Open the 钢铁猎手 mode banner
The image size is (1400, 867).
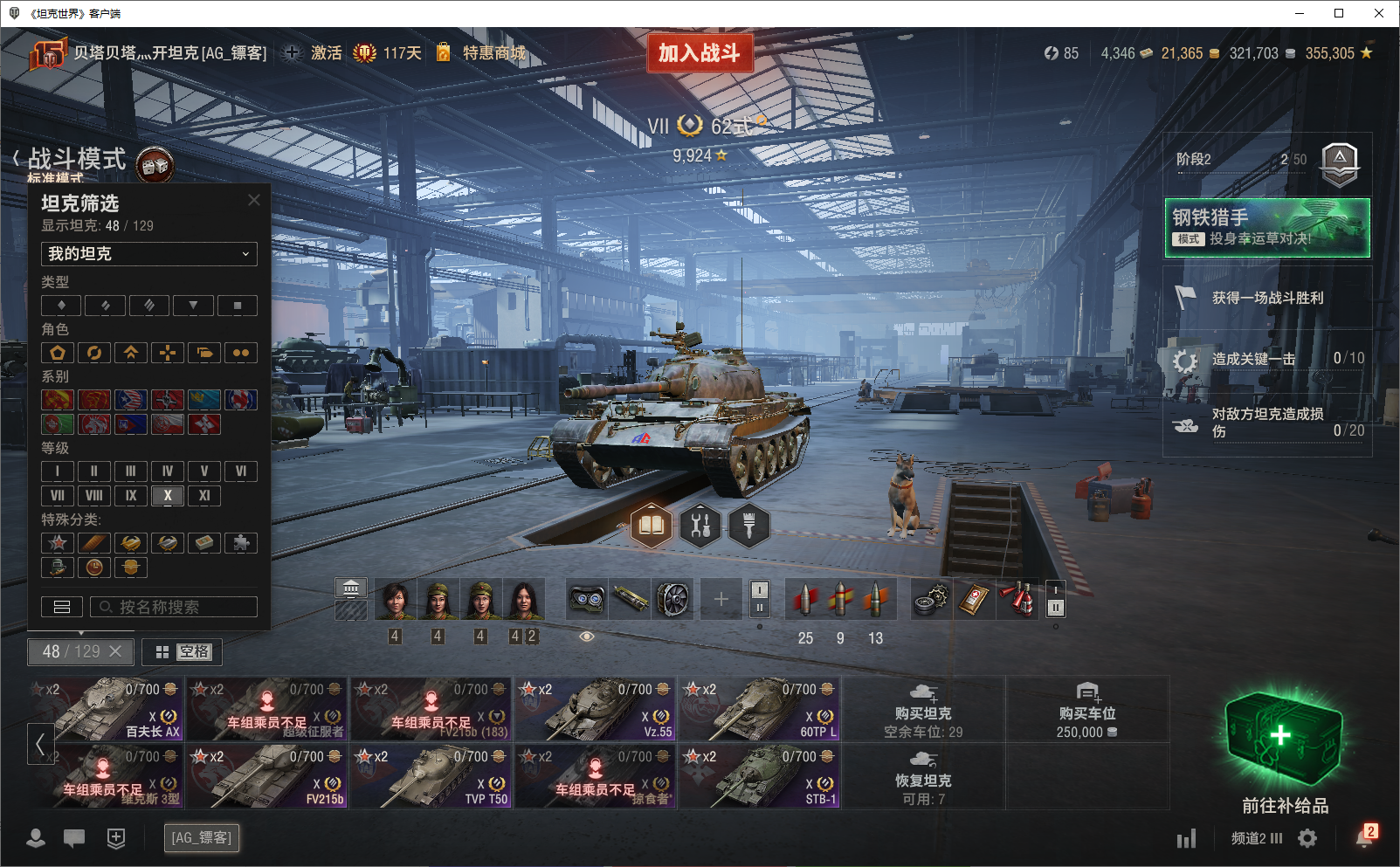(1266, 227)
